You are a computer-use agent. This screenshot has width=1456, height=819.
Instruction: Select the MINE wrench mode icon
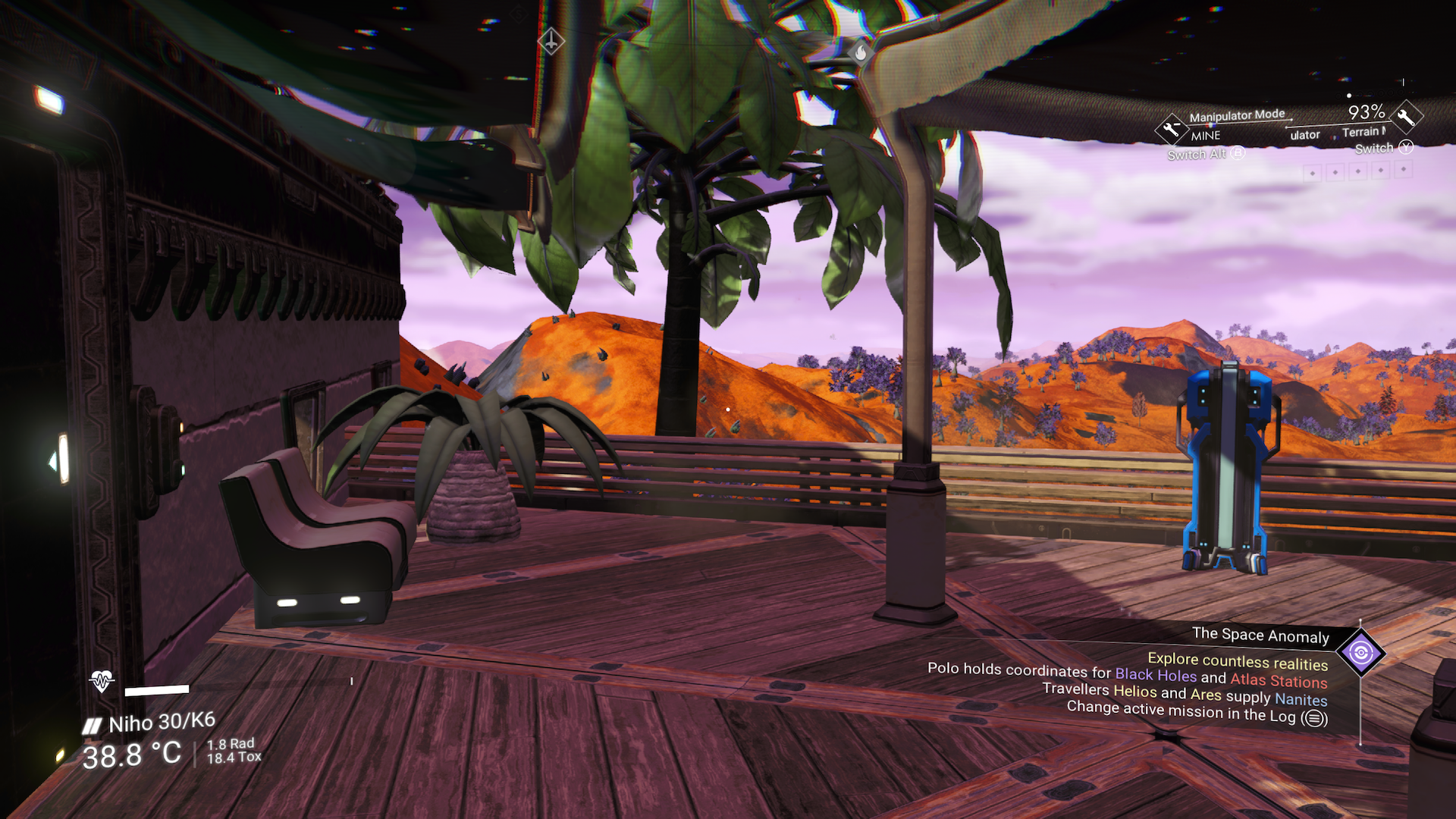click(1172, 130)
